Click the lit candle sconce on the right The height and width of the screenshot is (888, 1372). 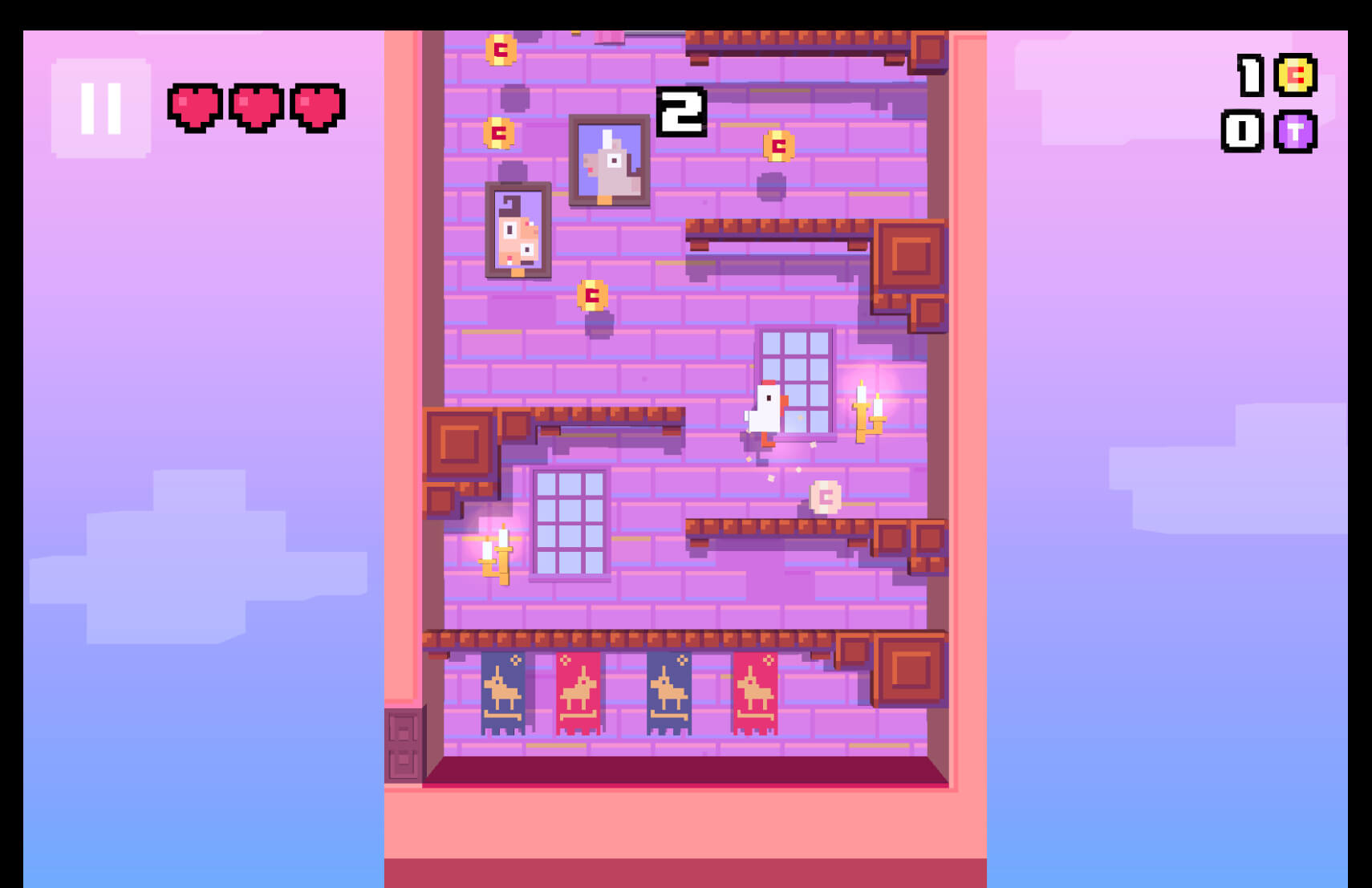868,411
